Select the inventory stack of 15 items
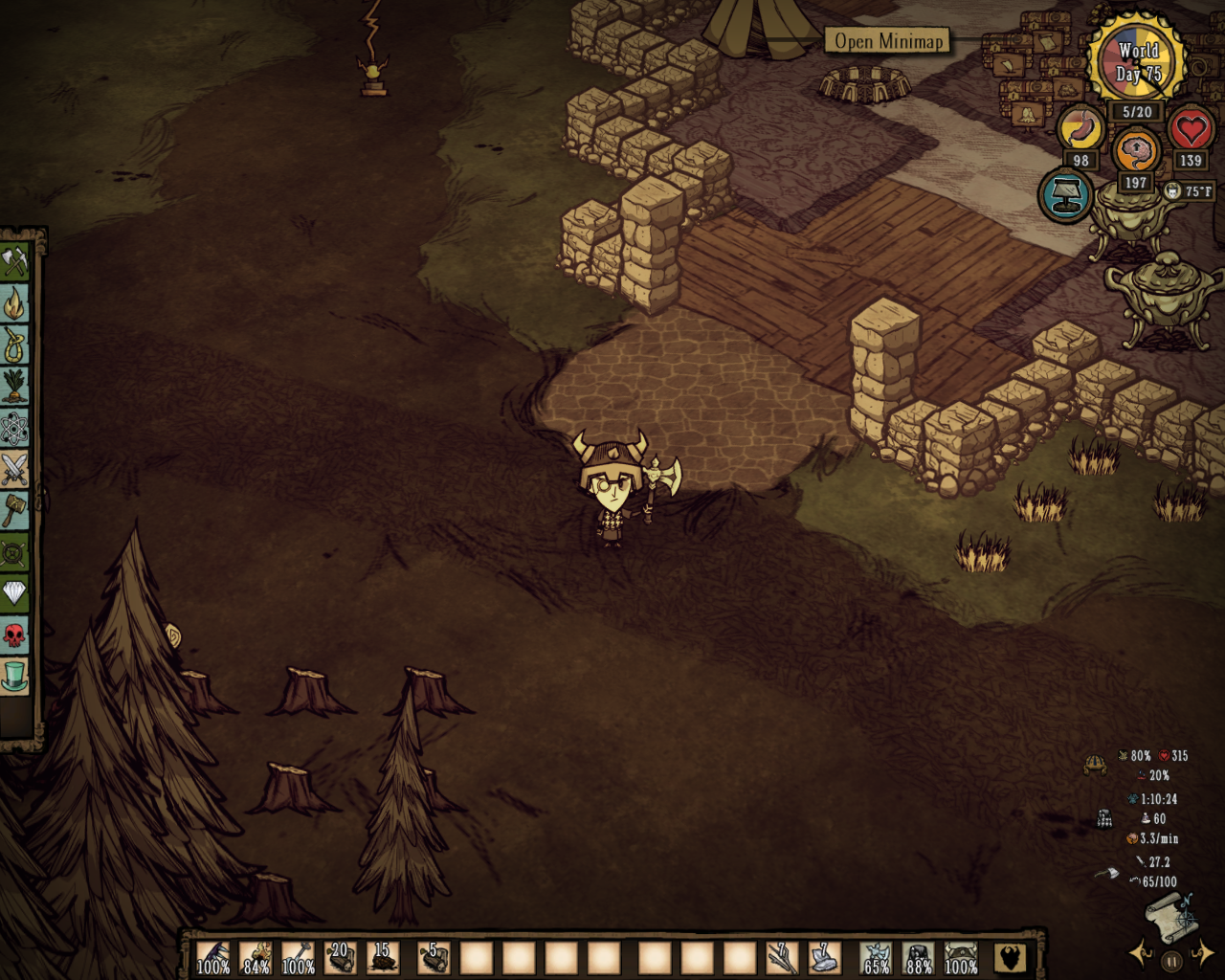1225x980 pixels. click(x=383, y=957)
